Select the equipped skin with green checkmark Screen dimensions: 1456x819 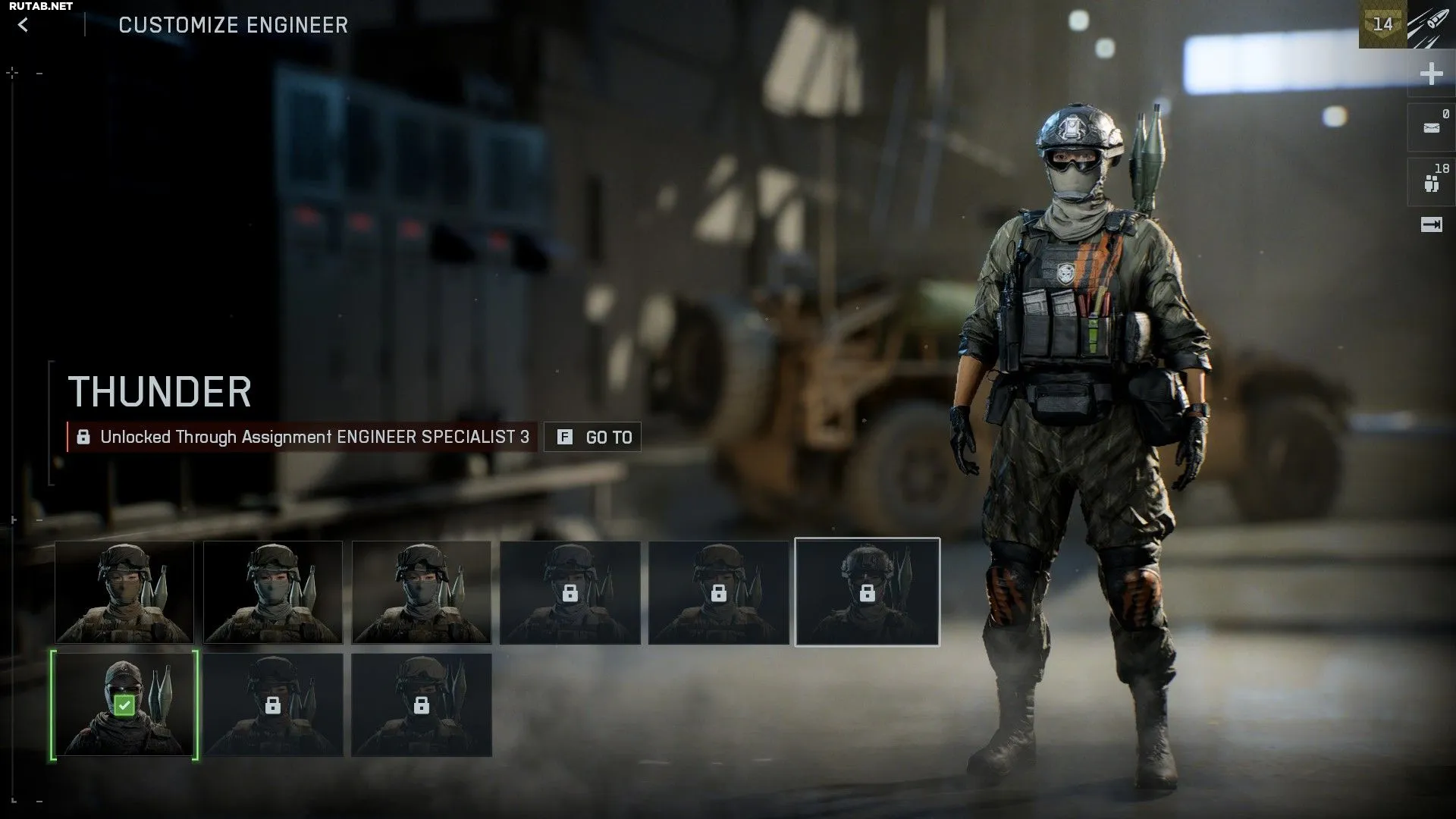124,705
